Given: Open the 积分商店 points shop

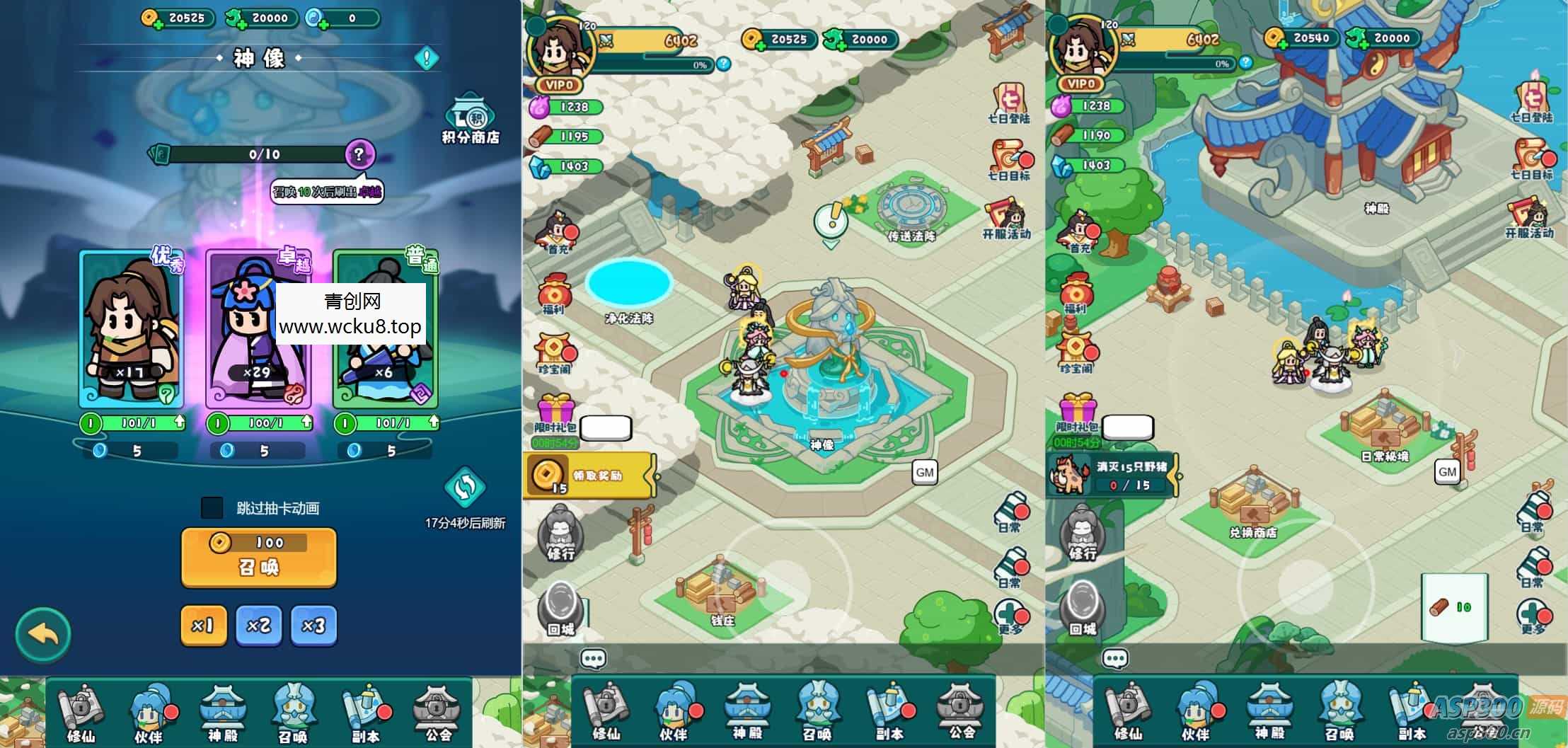Looking at the screenshot, I should pyautogui.click(x=470, y=120).
